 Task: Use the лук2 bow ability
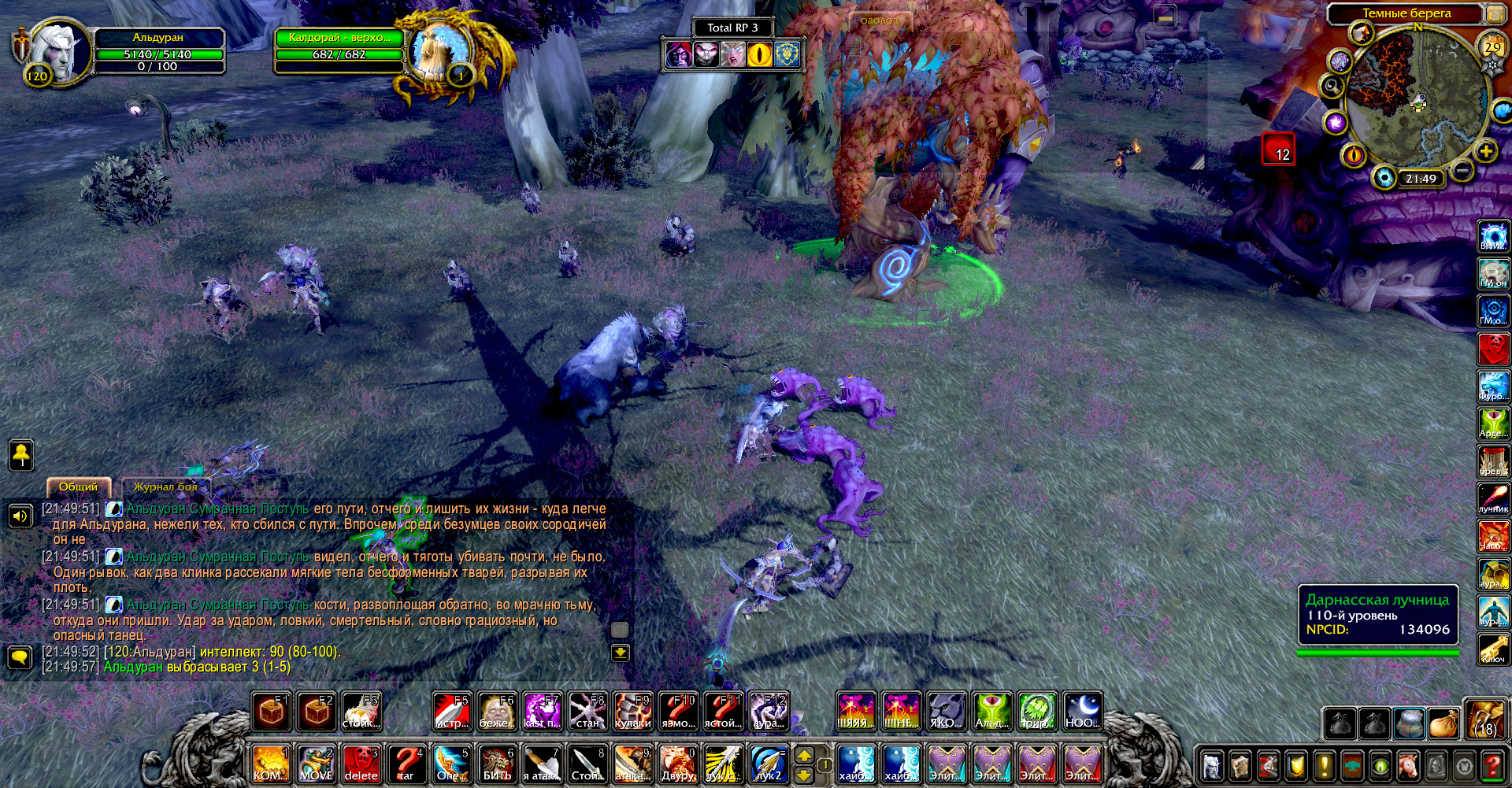click(769, 764)
